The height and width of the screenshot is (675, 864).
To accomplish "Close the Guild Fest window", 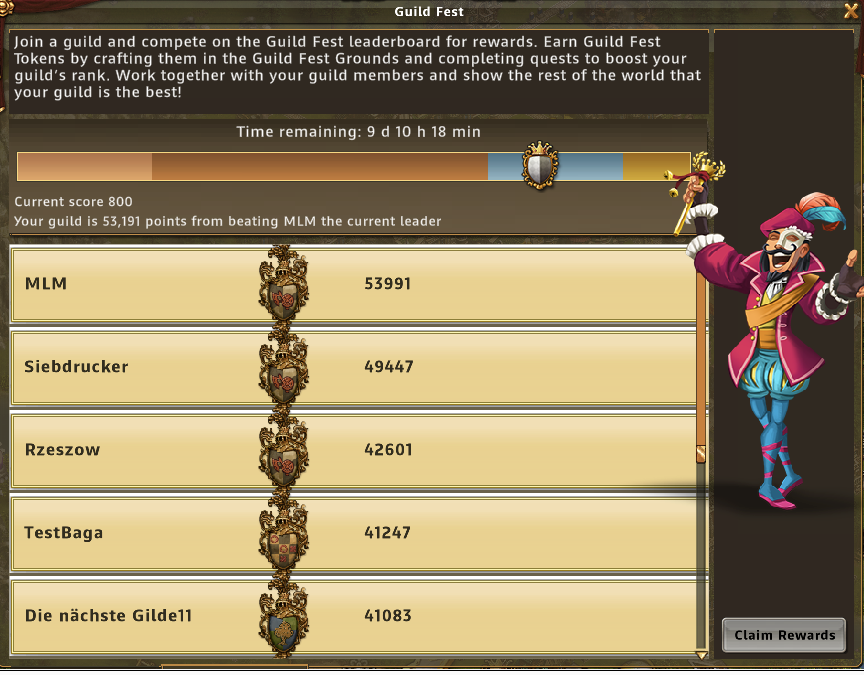I will [851, 11].
